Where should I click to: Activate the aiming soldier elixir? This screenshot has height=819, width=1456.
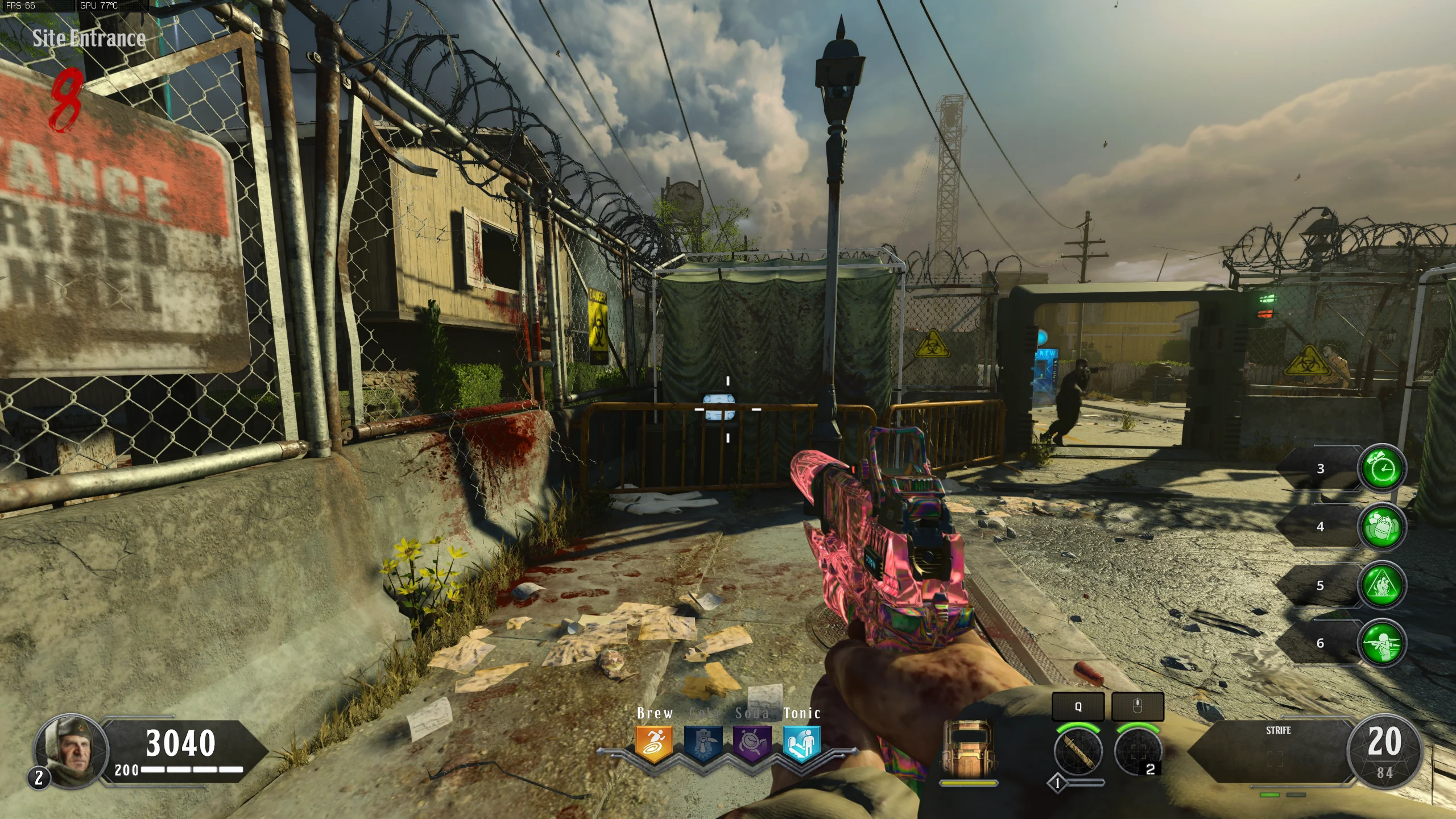pyautogui.click(x=1382, y=643)
